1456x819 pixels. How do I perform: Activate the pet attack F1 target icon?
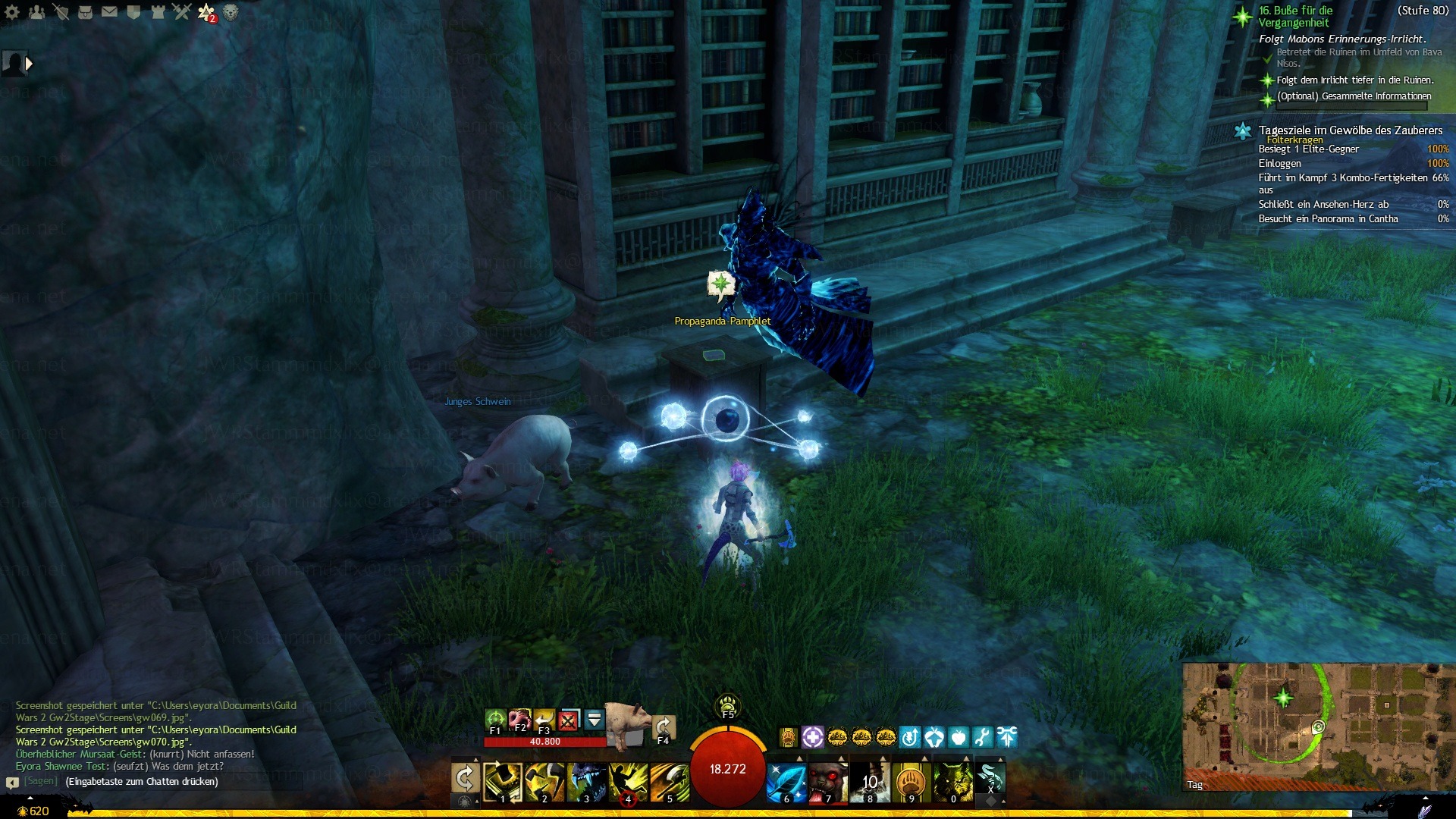pos(495,720)
